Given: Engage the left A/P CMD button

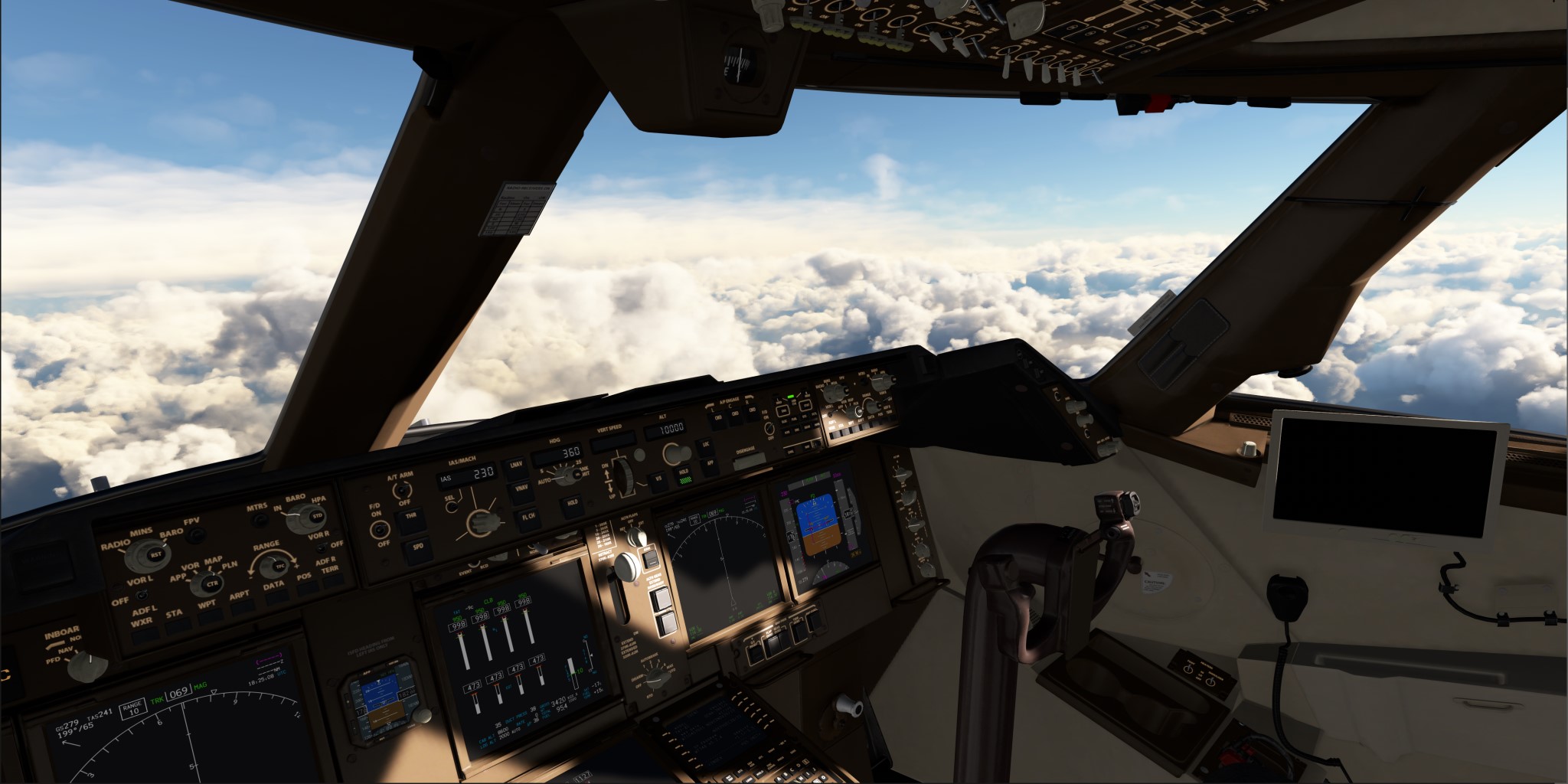Looking at the screenshot, I should point(718,418).
